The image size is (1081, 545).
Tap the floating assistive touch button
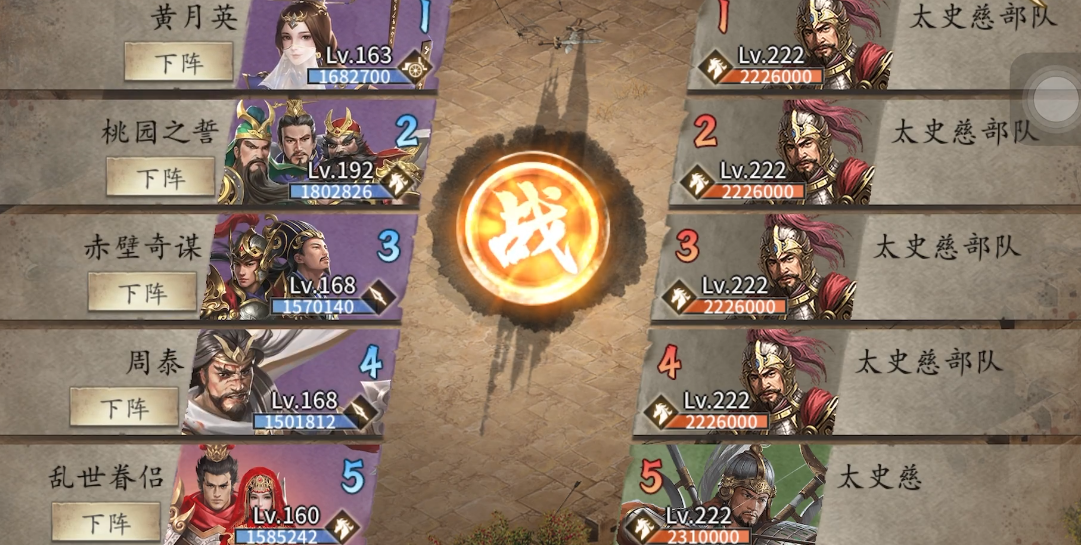[1051, 98]
